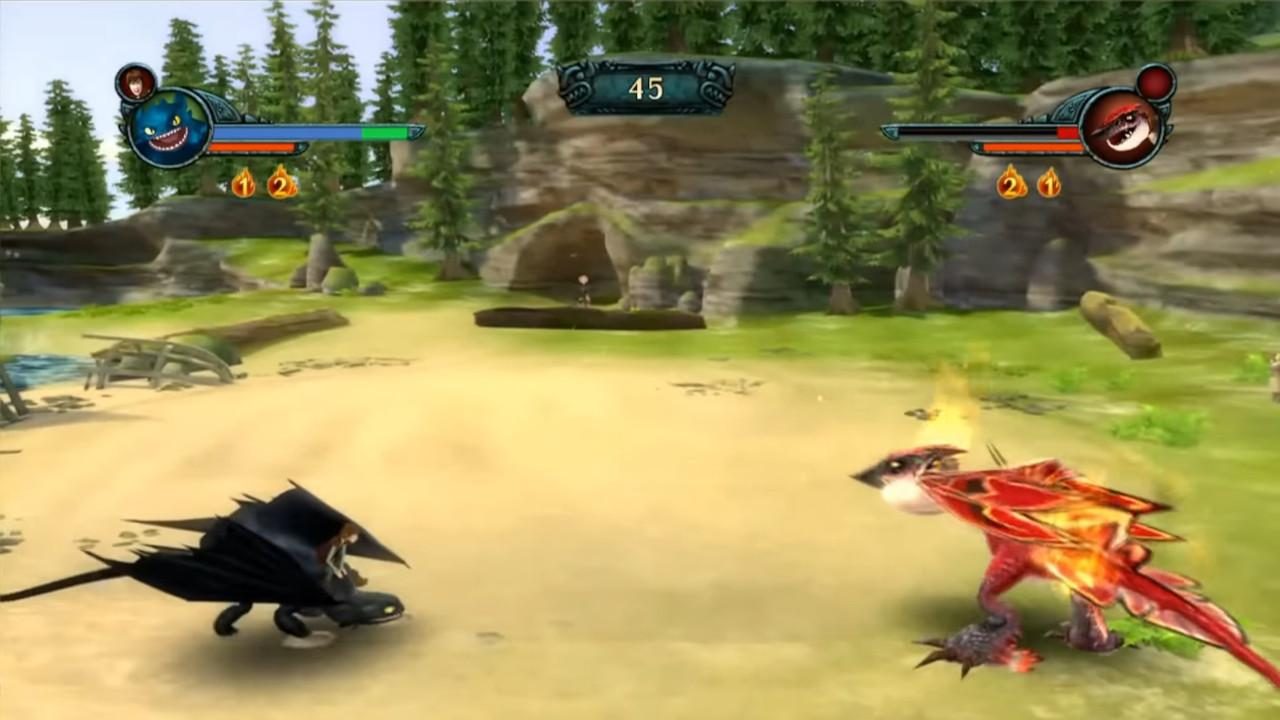Click the green segment of the health bar
The width and height of the screenshot is (1280, 720).
click(x=385, y=131)
